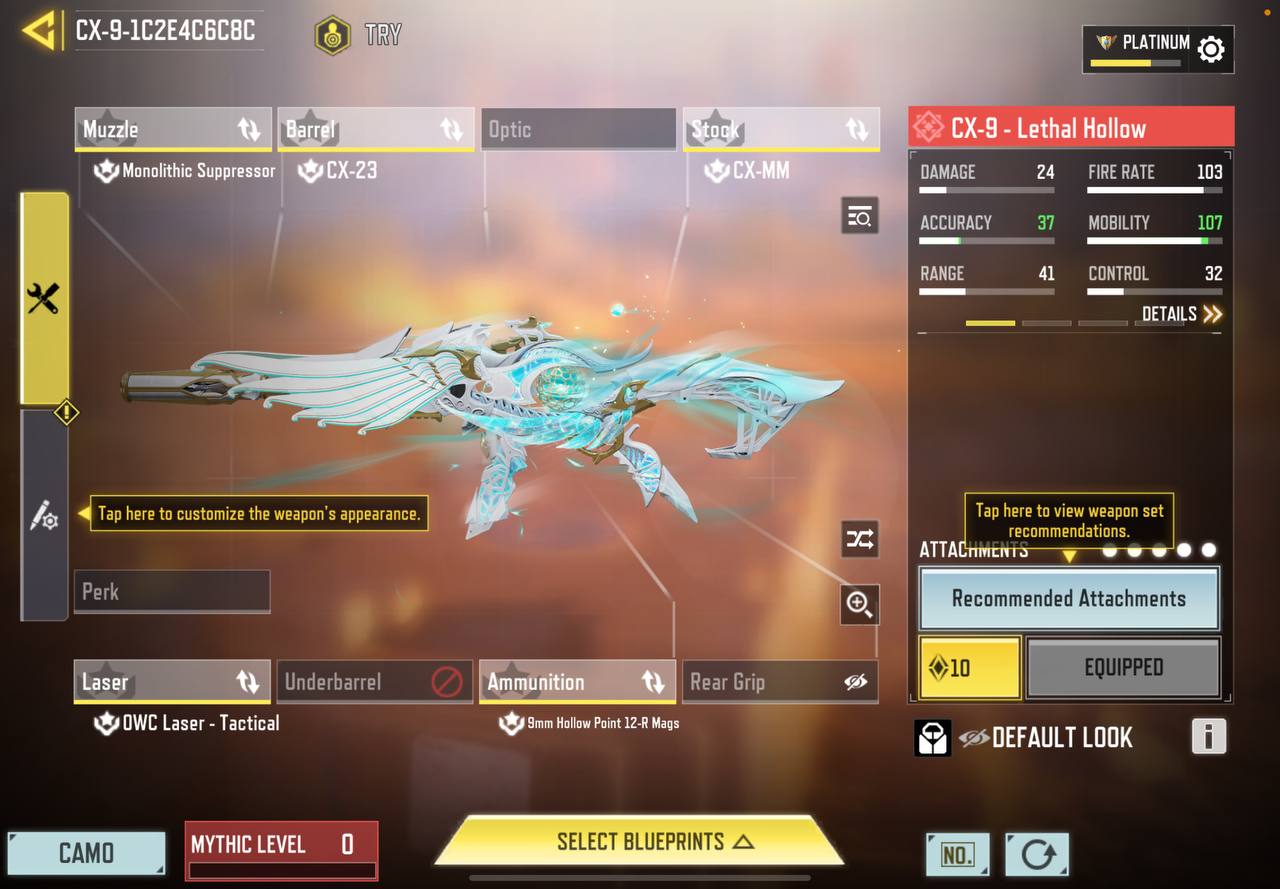This screenshot has height=889, width=1280.
Task: Click the Mythic Level panel
Action: tap(281, 850)
